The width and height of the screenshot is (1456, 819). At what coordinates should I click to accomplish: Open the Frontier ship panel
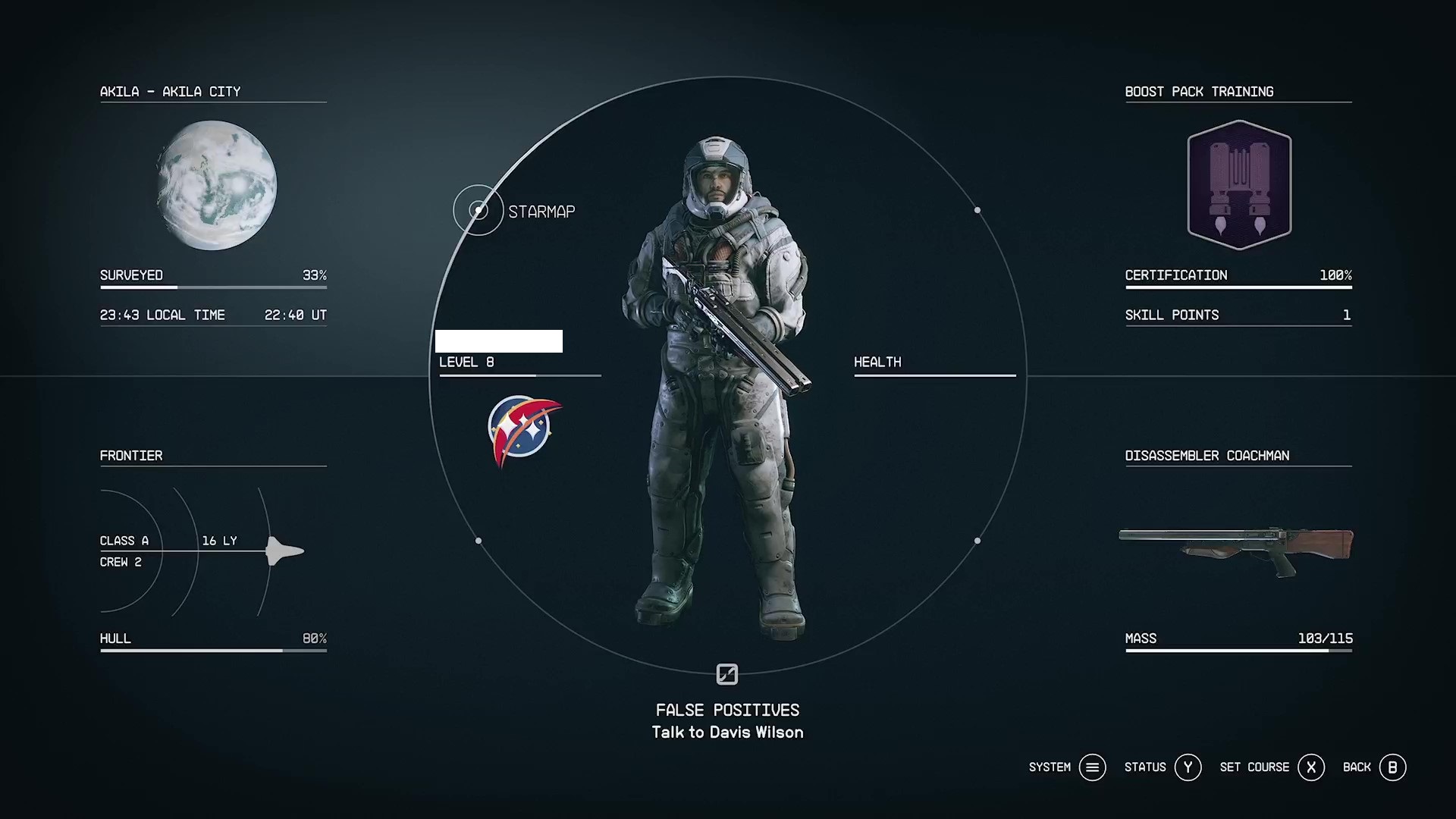coord(212,550)
